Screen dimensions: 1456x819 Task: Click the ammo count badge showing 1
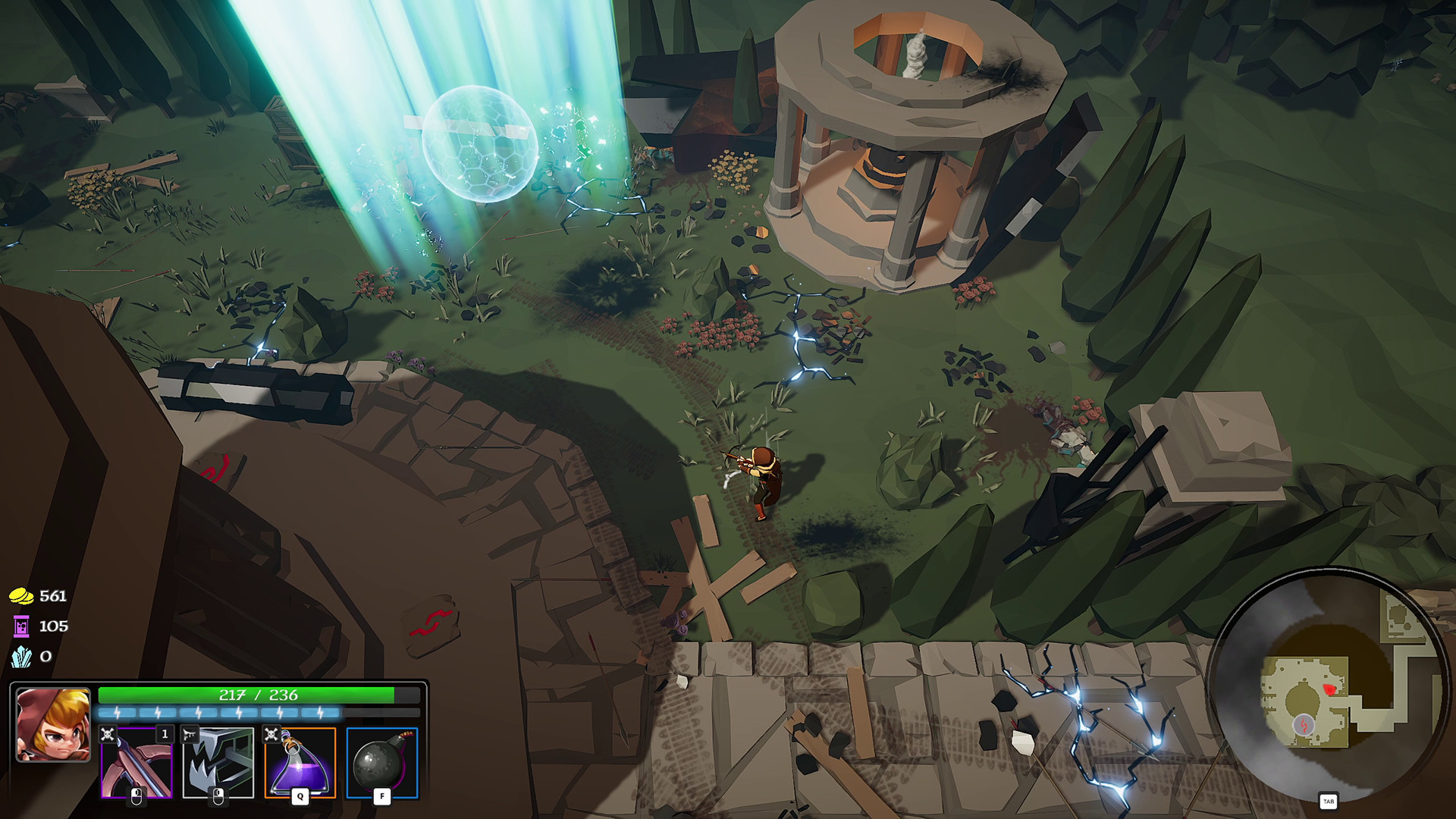[x=165, y=733]
